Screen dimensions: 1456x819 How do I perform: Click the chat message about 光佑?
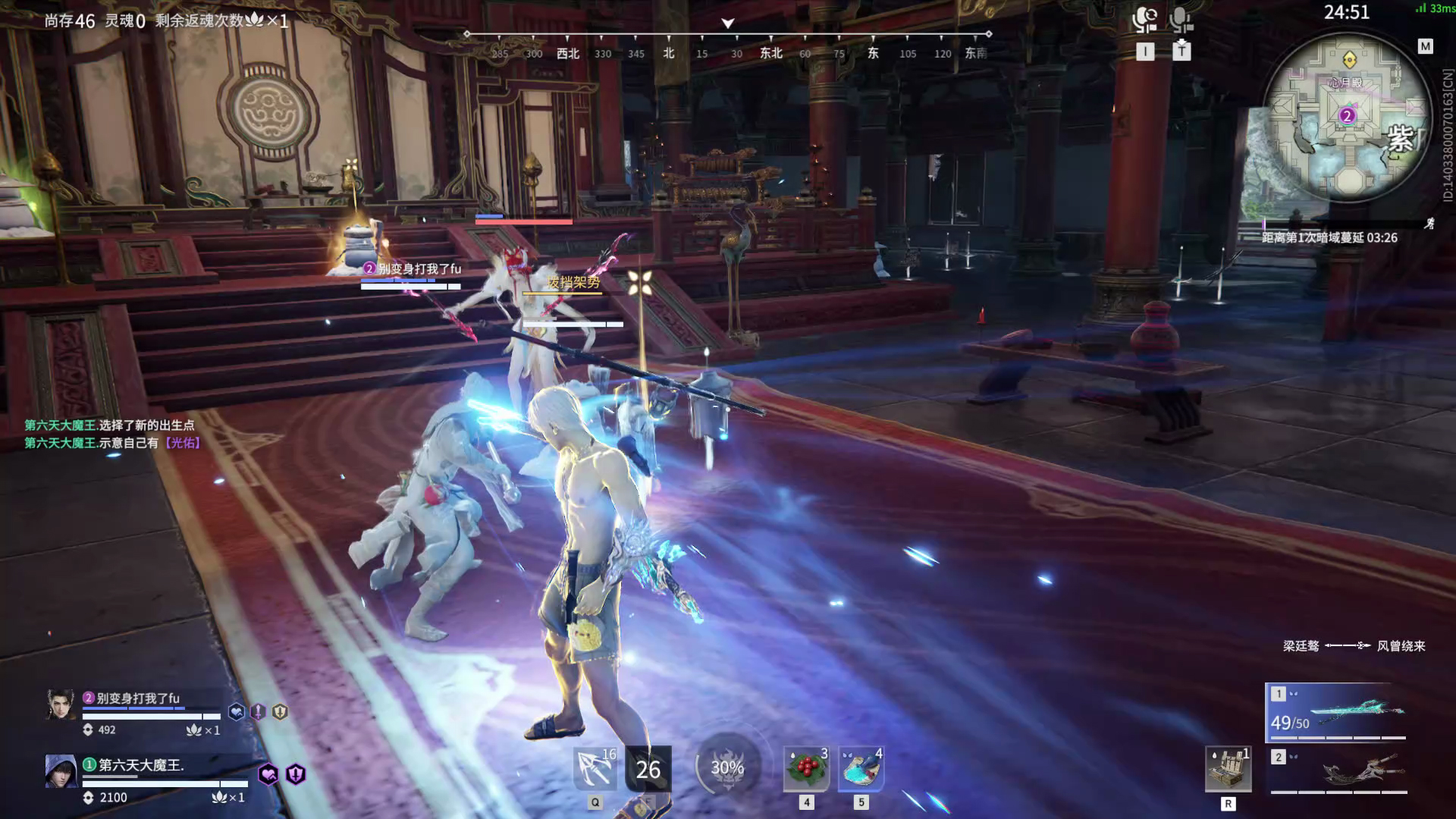[113, 443]
